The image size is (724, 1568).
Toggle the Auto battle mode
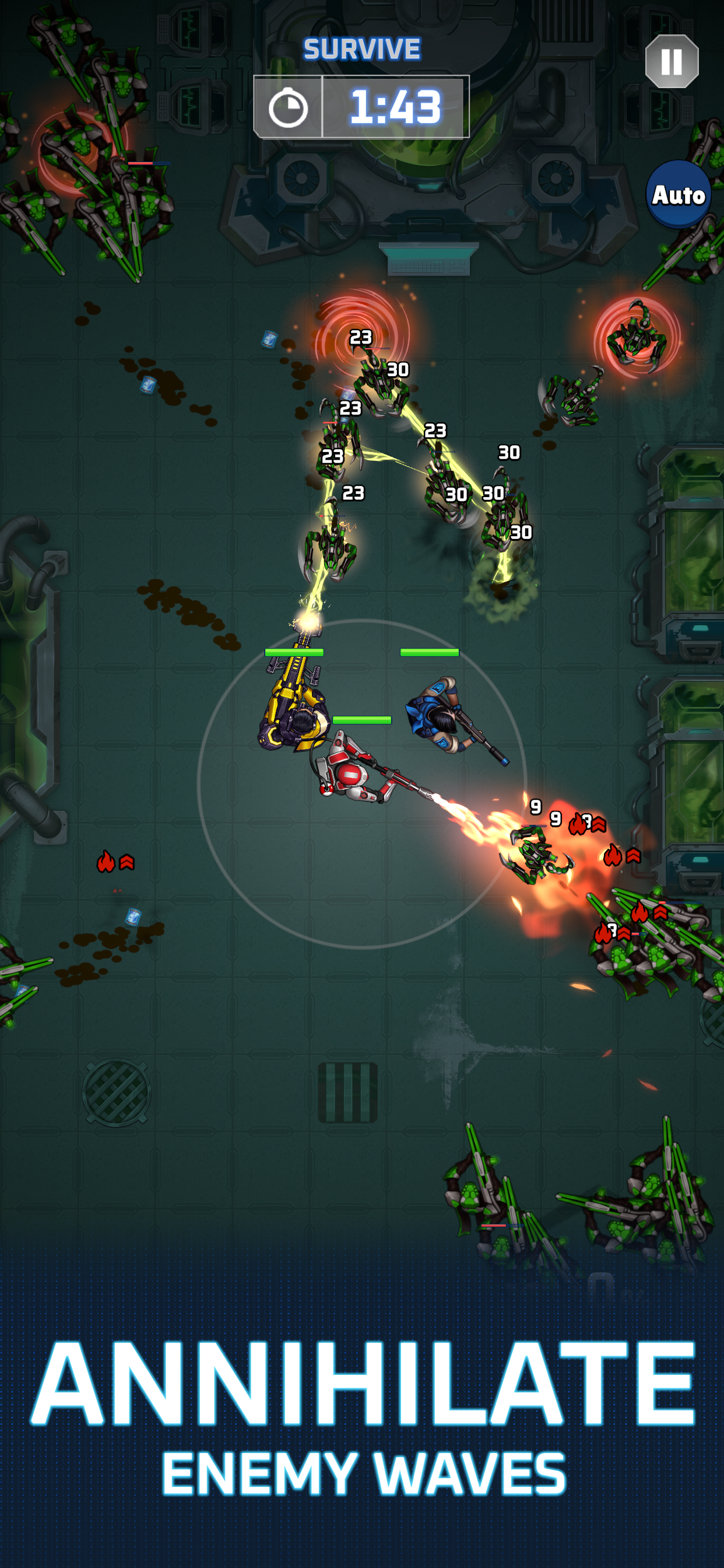click(x=678, y=195)
